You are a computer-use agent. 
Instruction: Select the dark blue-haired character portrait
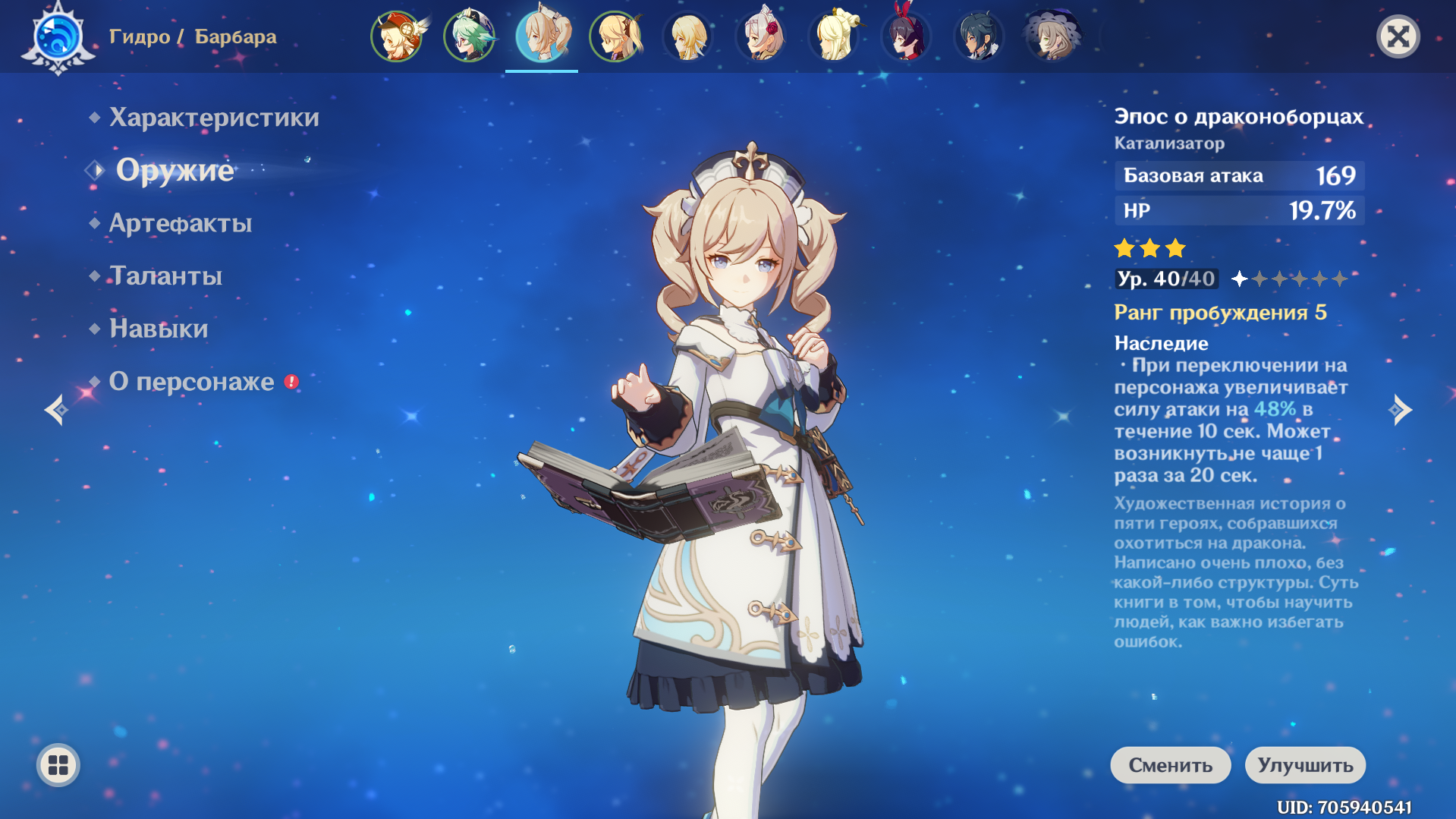coord(979,36)
